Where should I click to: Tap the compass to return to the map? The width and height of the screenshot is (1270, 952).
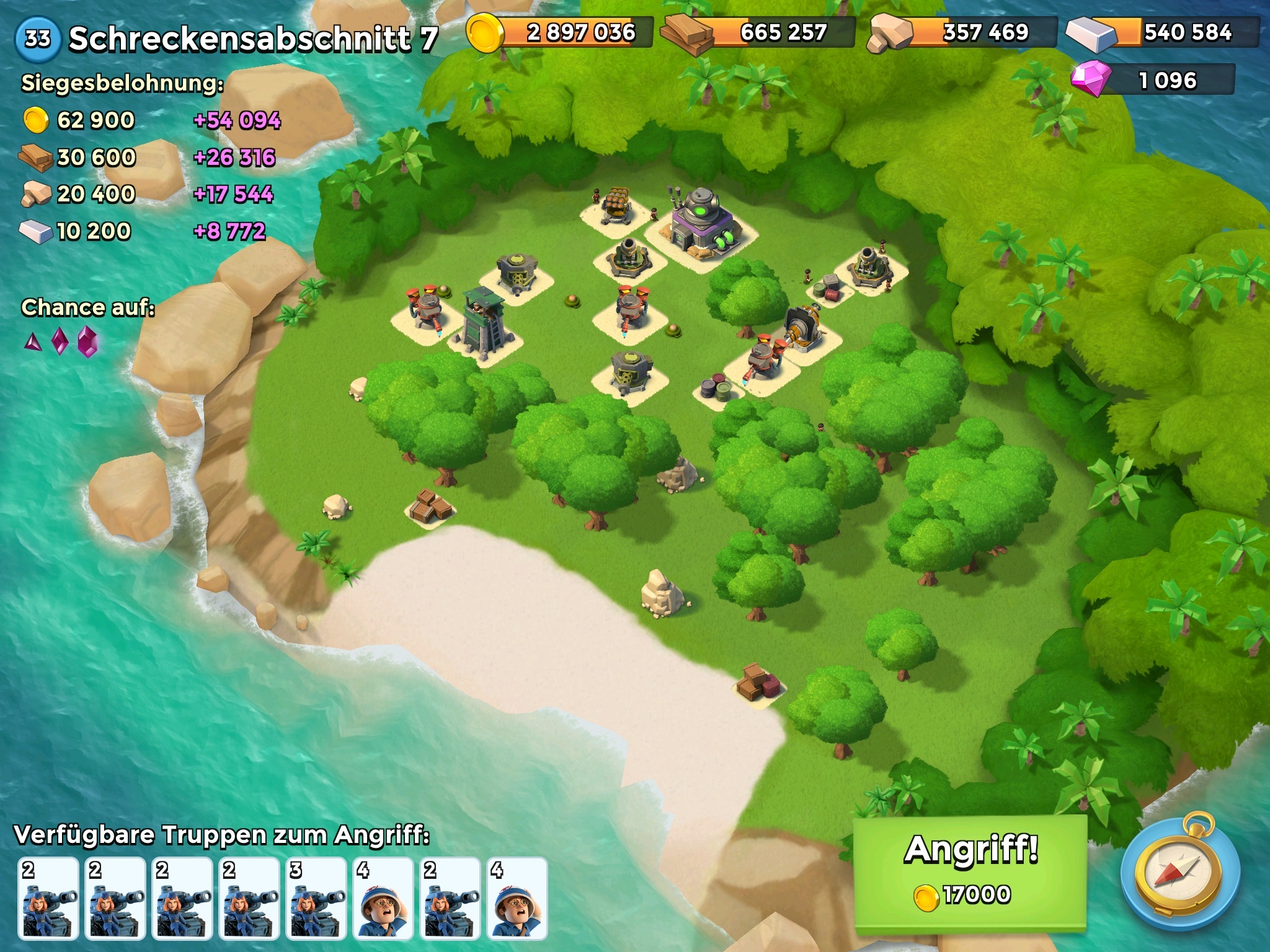[x=1179, y=873]
